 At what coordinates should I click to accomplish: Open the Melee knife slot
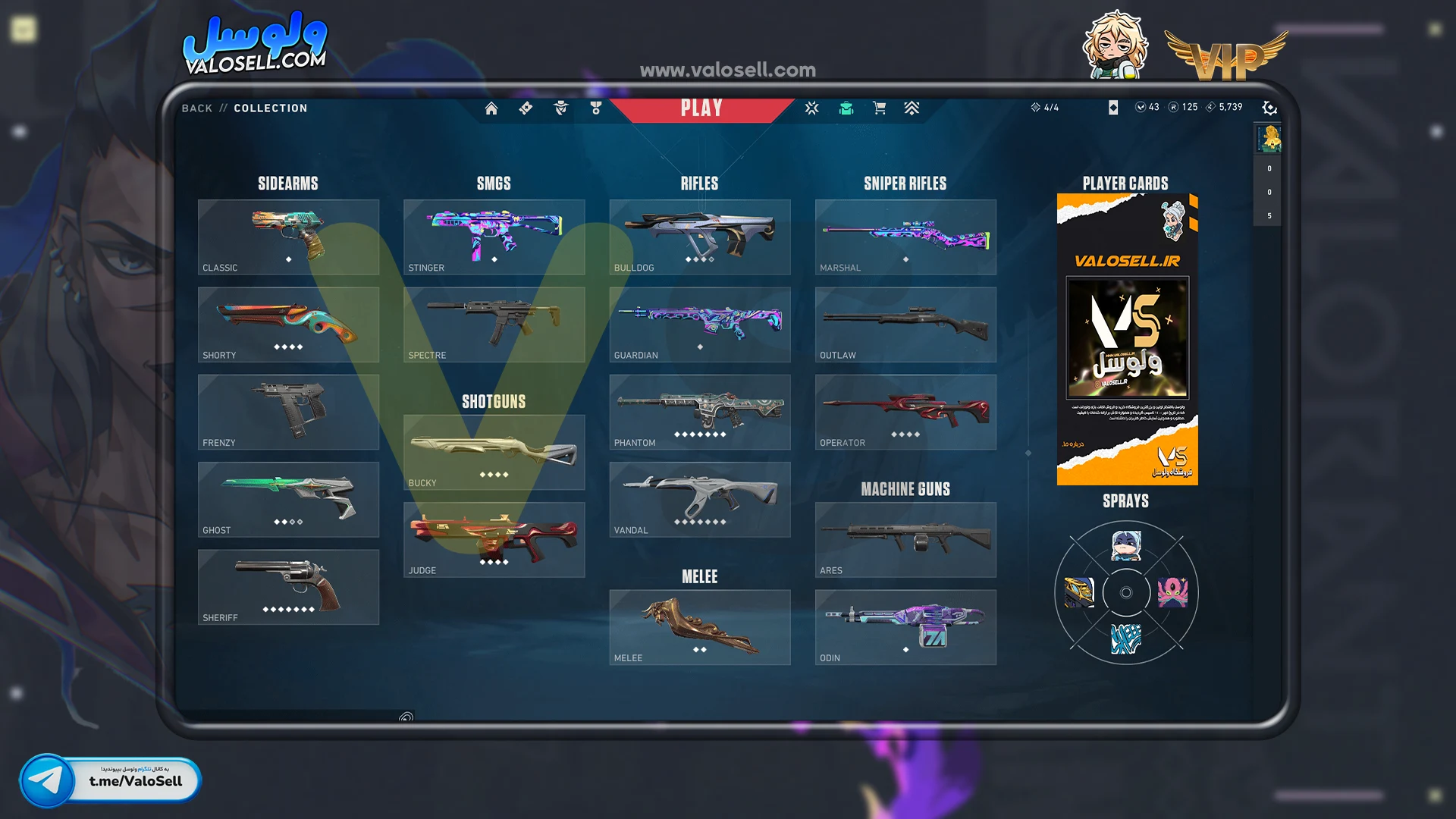pos(699,627)
